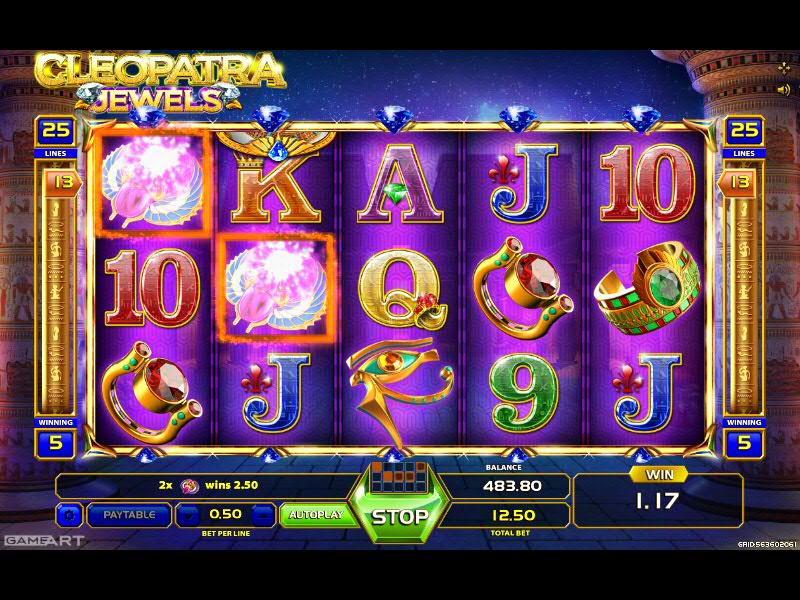
Task: Decrease the bet per line
Action: [x=189, y=515]
